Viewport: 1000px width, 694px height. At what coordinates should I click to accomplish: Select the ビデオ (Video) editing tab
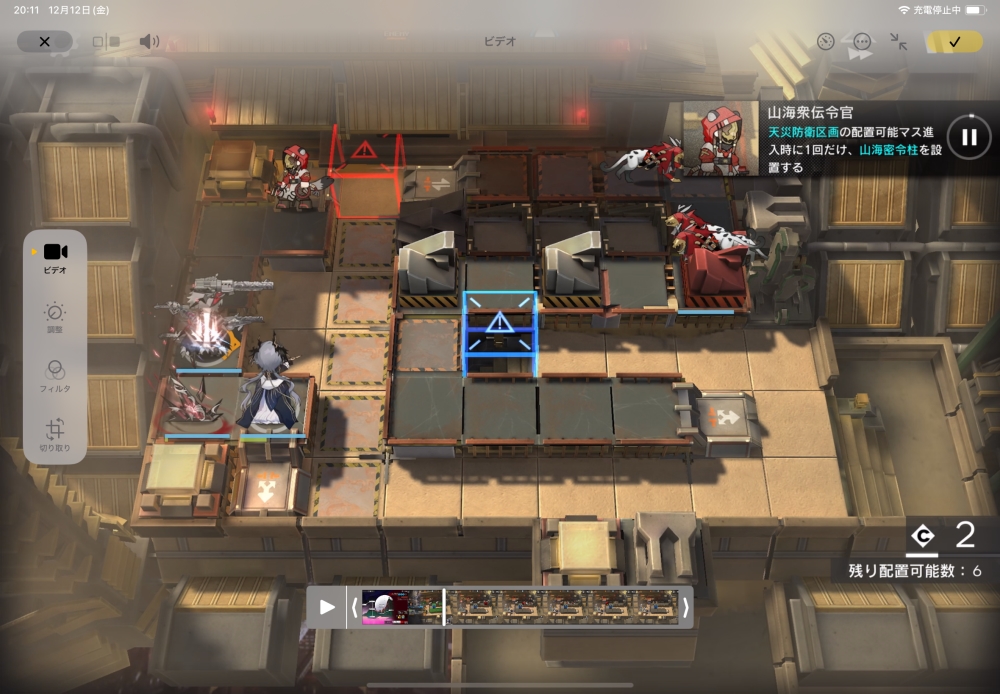point(55,258)
